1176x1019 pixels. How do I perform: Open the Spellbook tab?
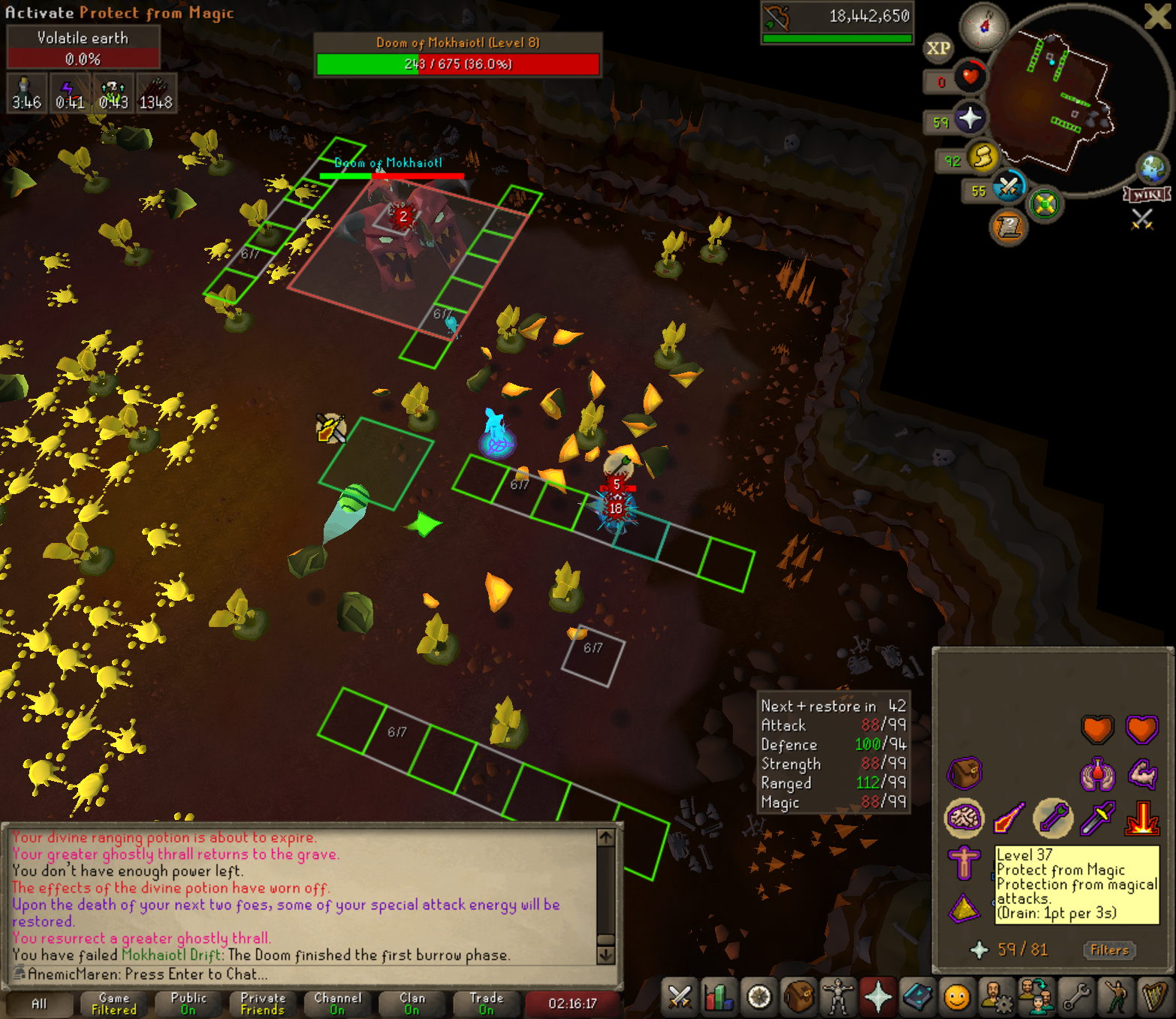(917, 998)
